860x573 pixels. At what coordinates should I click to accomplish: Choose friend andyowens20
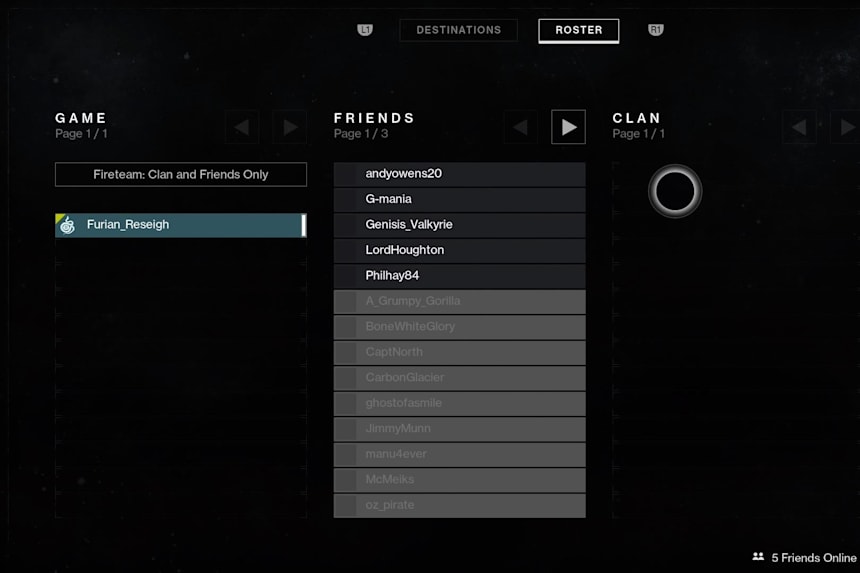click(x=459, y=174)
